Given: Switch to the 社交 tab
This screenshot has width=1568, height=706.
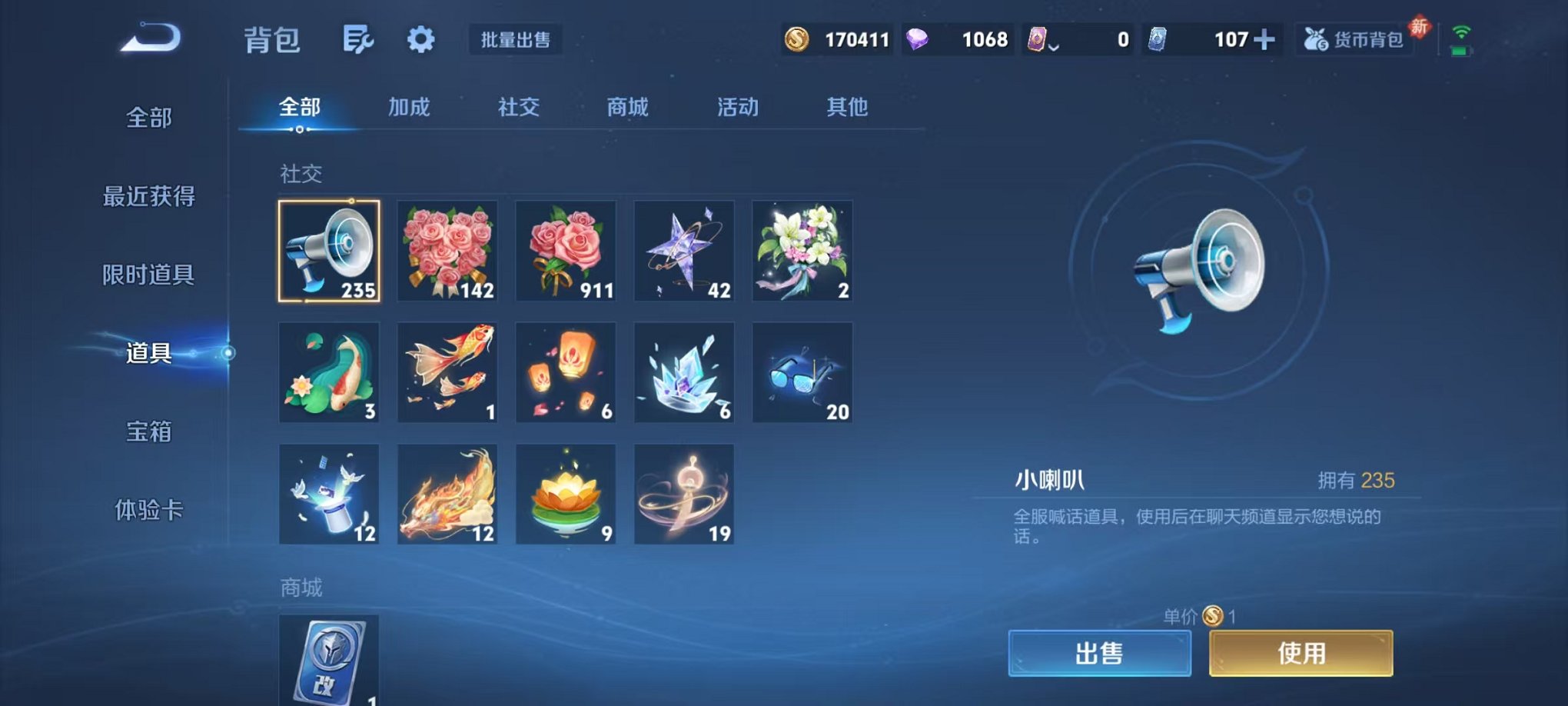Looking at the screenshot, I should pos(518,108).
